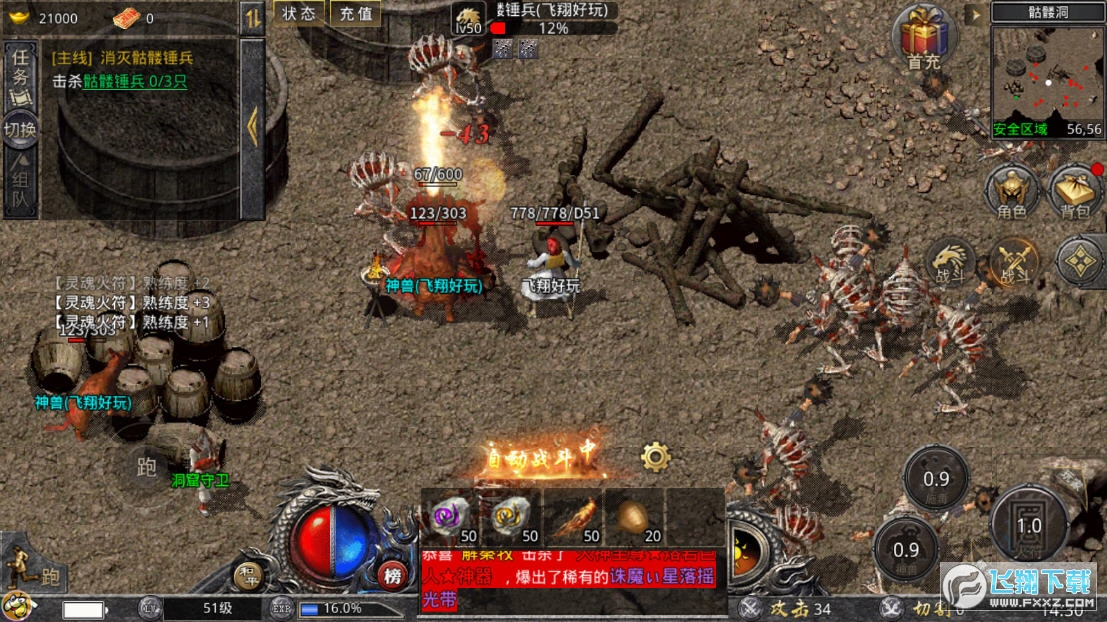Image resolution: width=1107 pixels, height=622 pixels.
Task: Claim the 首充 first-recharge gift box
Action: pos(923,38)
